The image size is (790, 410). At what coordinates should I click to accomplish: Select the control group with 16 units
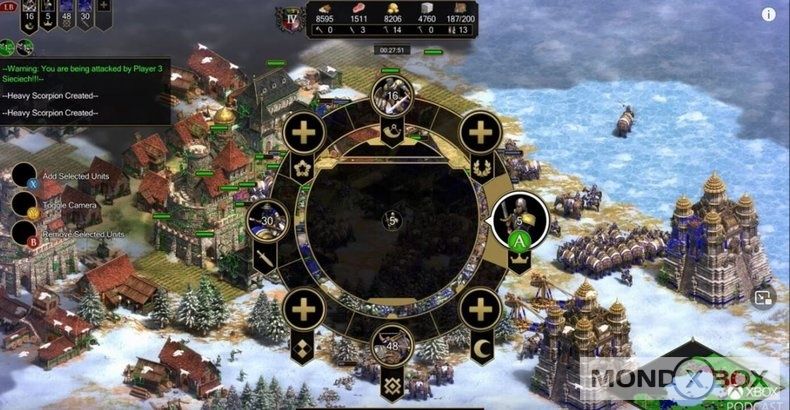393,96
